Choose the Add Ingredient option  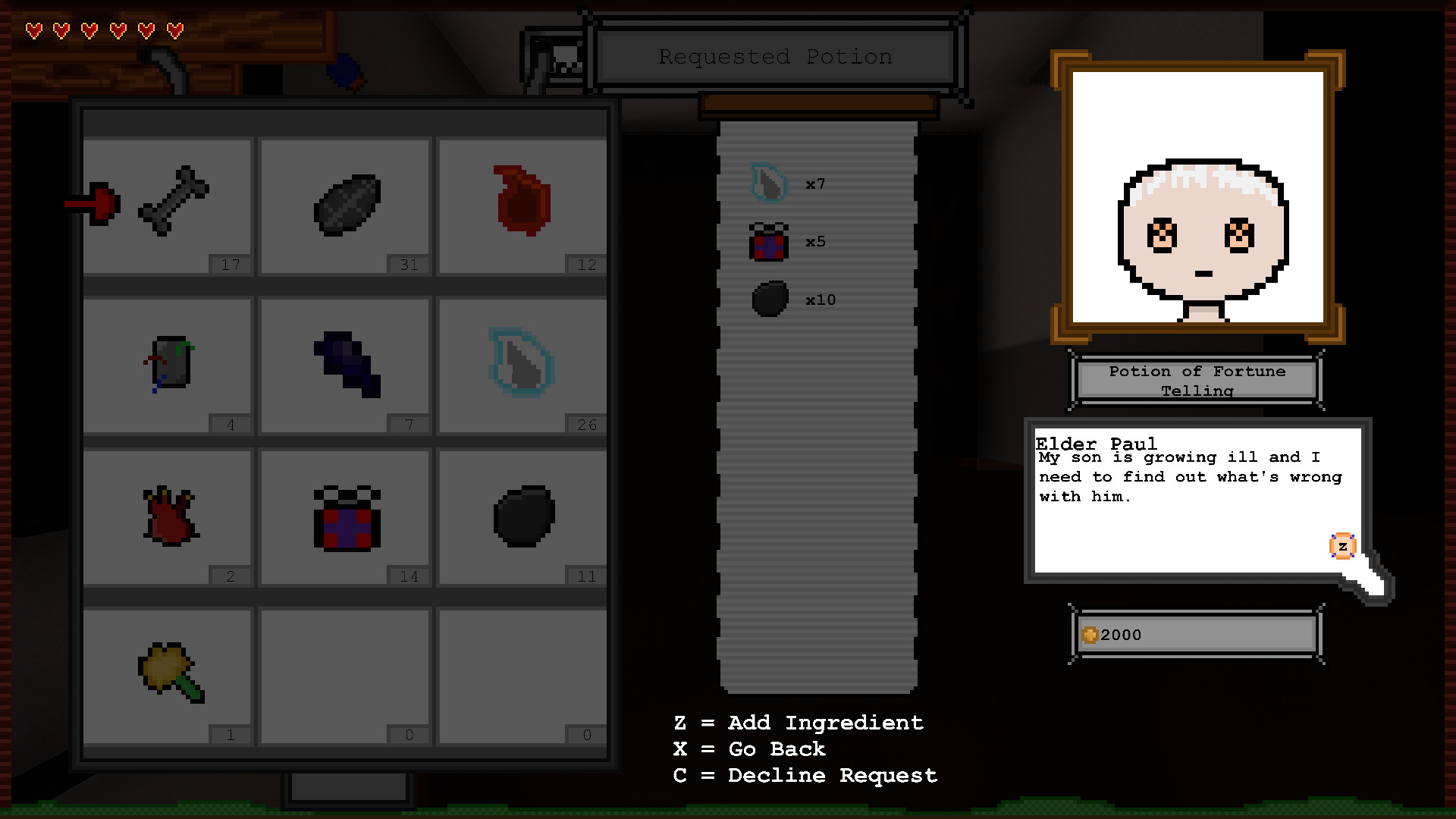pyautogui.click(x=797, y=723)
